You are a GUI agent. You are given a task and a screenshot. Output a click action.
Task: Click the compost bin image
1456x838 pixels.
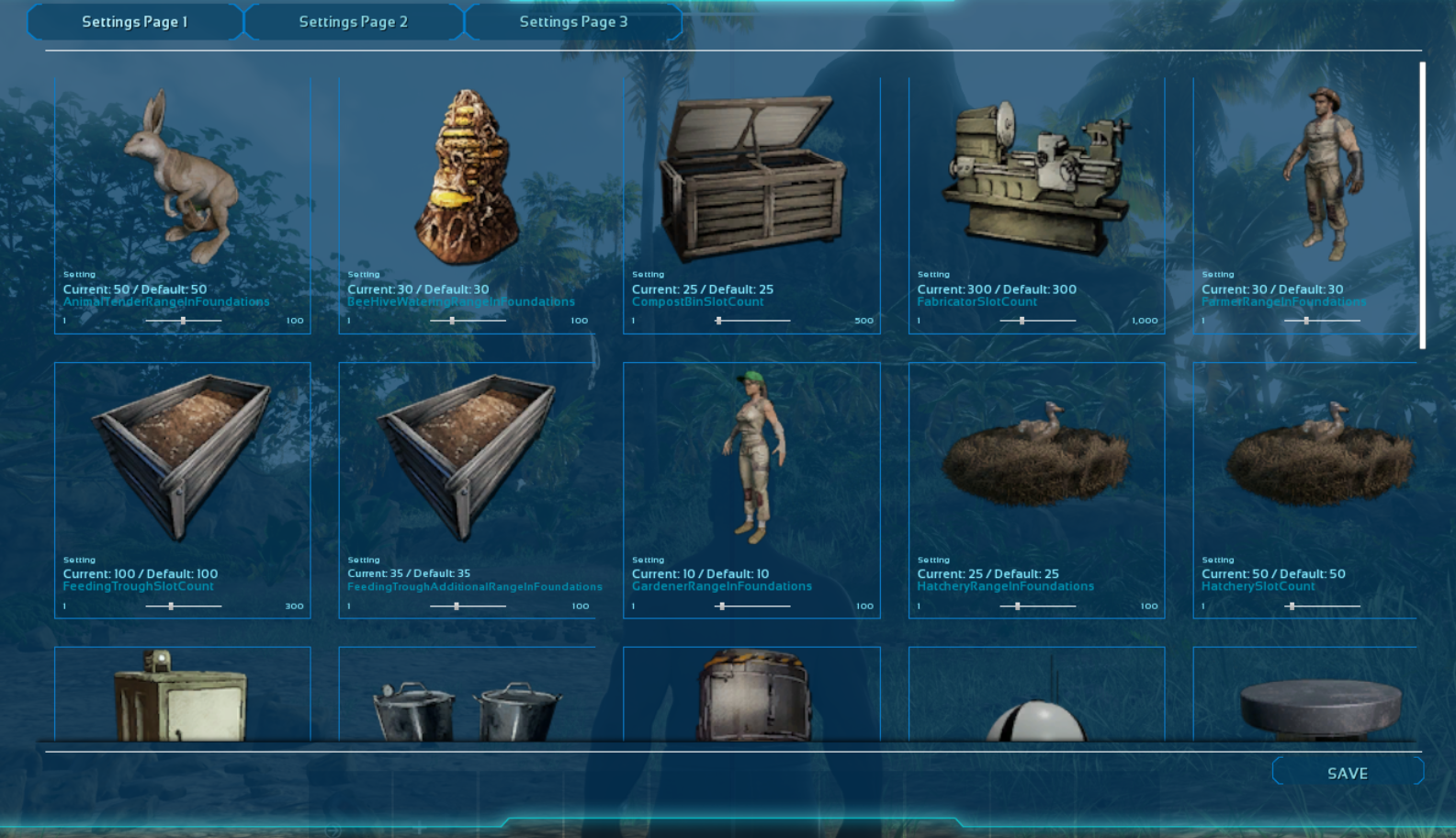[753, 175]
